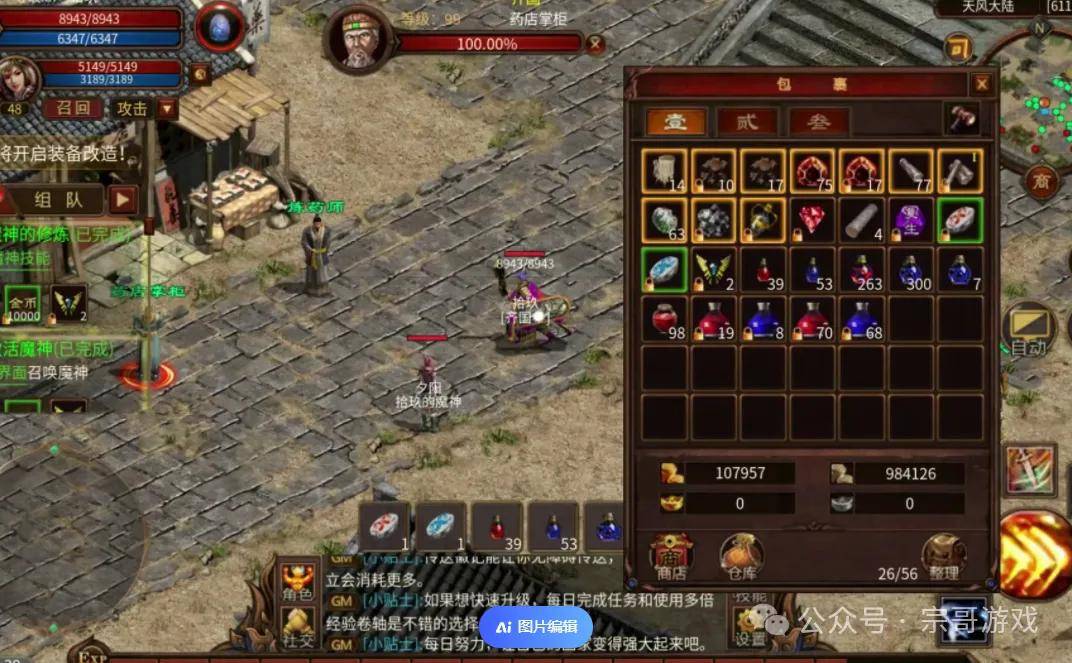Switch to inventory tab 叁

click(x=819, y=122)
